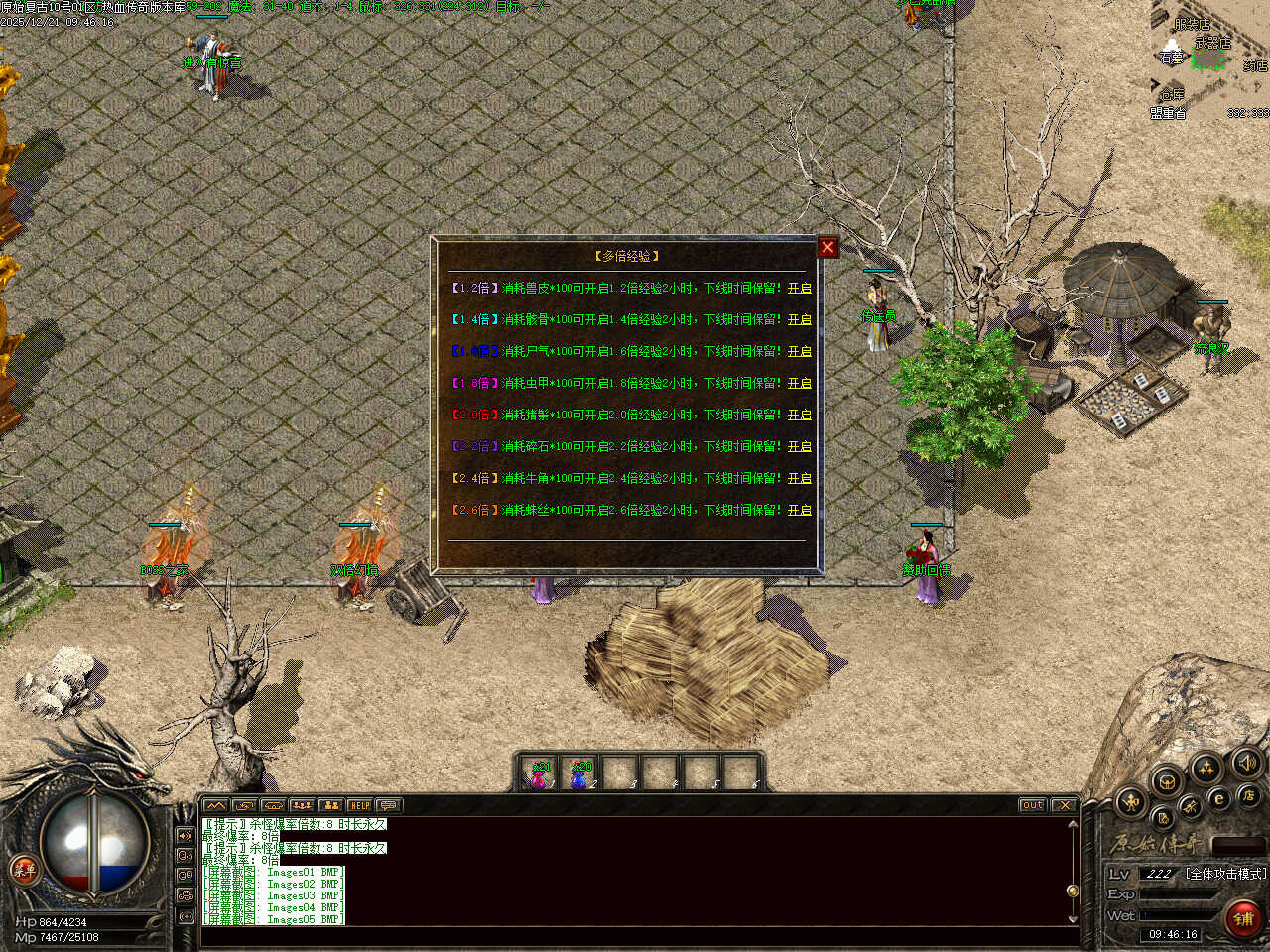Screen dimensions: 1270x952
Task: Click the HELP button above chat
Action: [x=359, y=805]
